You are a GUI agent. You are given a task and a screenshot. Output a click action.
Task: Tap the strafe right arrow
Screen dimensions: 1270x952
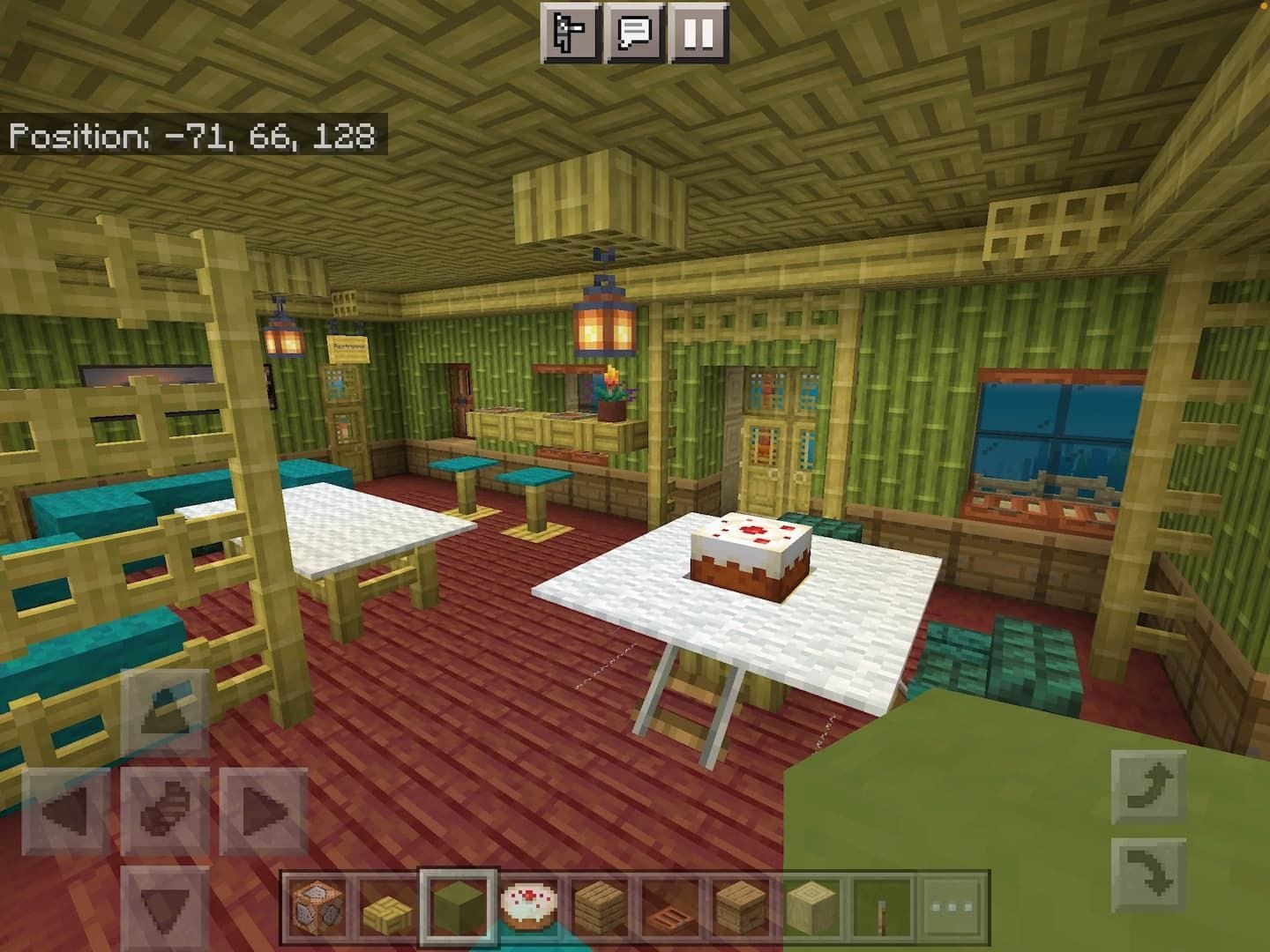pos(262,811)
